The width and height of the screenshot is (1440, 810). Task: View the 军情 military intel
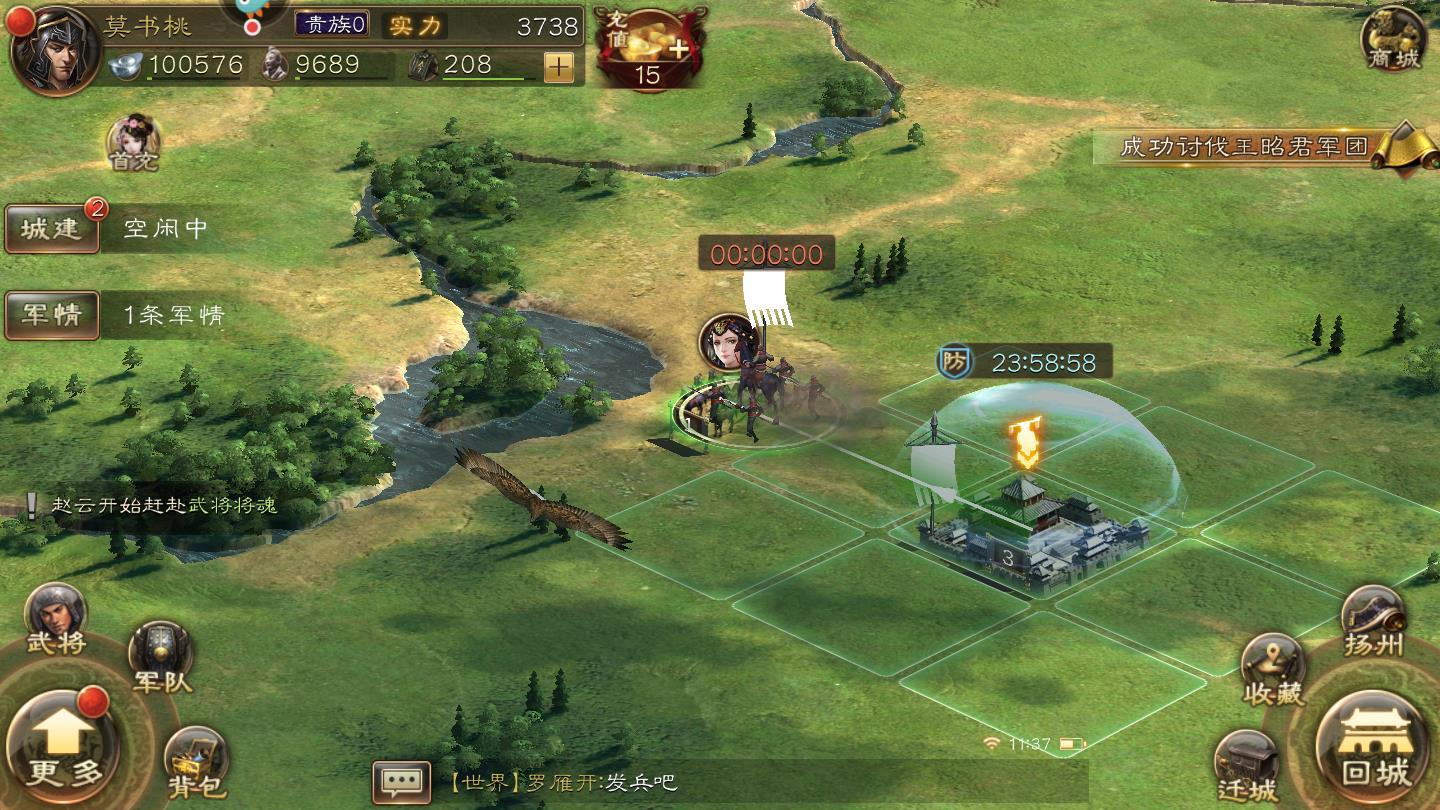click(52, 315)
